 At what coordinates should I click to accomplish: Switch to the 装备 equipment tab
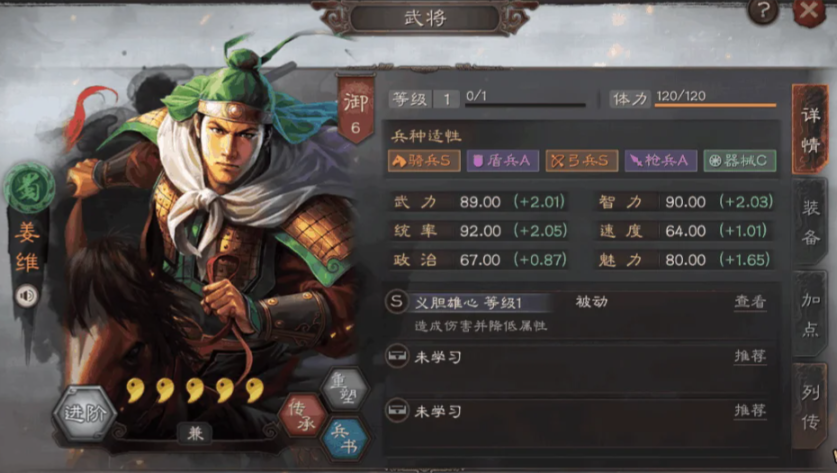[x=811, y=224]
